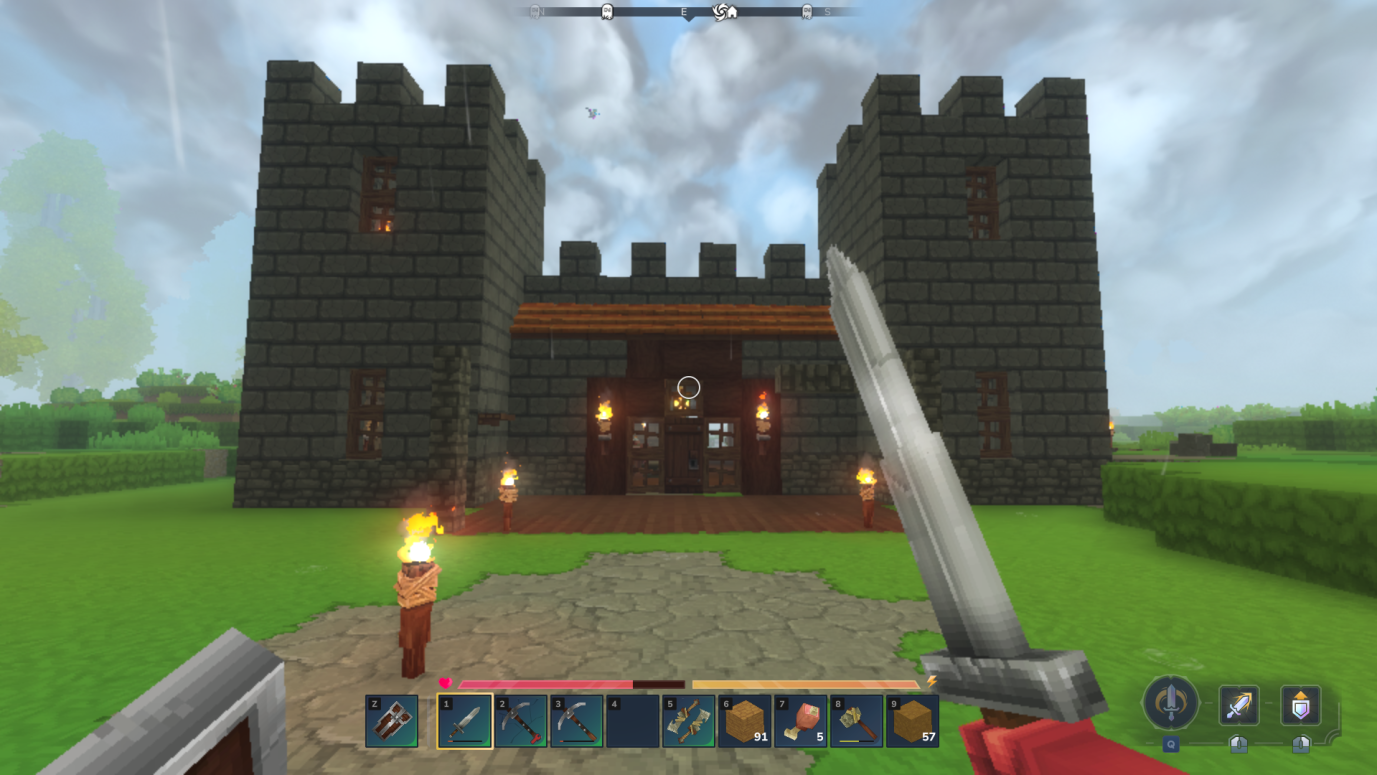Choose the undamaged pickaxe in slot 3
The width and height of the screenshot is (1377, 775).
point(577,721)
